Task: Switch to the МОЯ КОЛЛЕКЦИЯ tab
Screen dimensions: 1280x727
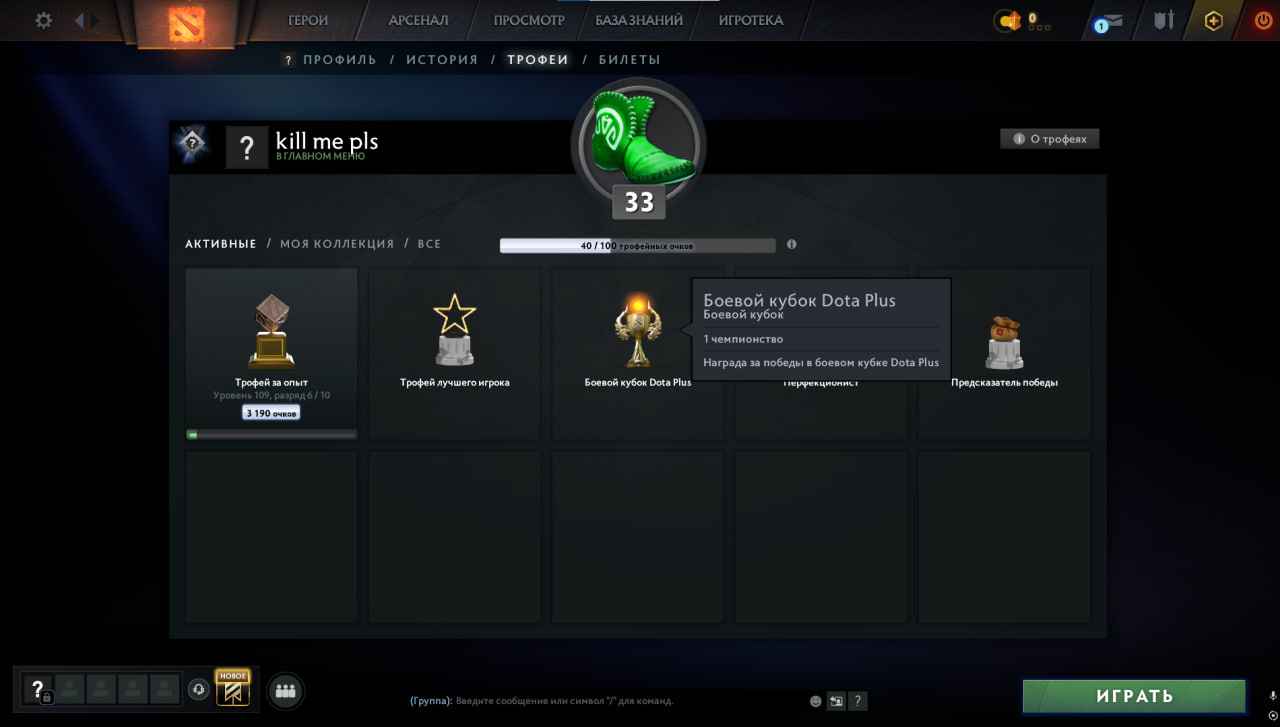Action: coord(336,243)
